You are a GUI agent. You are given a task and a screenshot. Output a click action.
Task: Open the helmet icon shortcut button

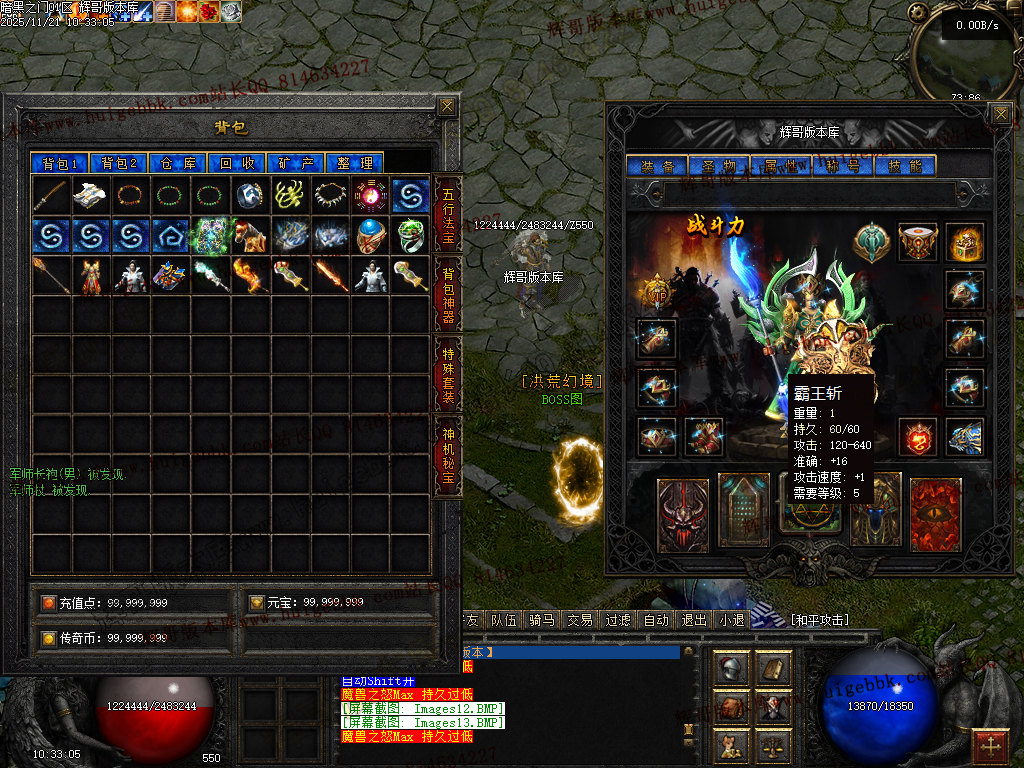tap(732, 668)
